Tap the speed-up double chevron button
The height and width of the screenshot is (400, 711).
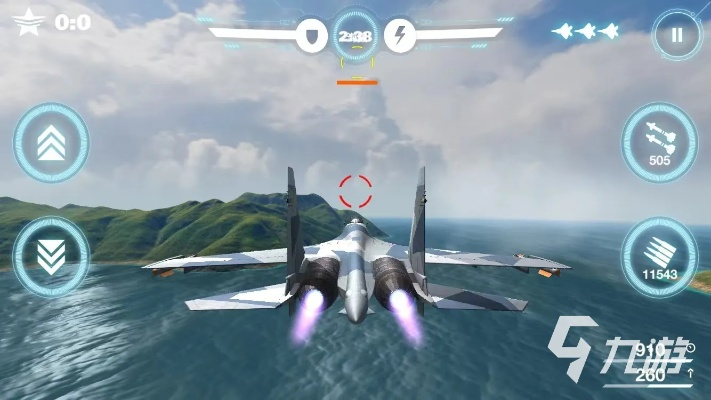point(50,143)
